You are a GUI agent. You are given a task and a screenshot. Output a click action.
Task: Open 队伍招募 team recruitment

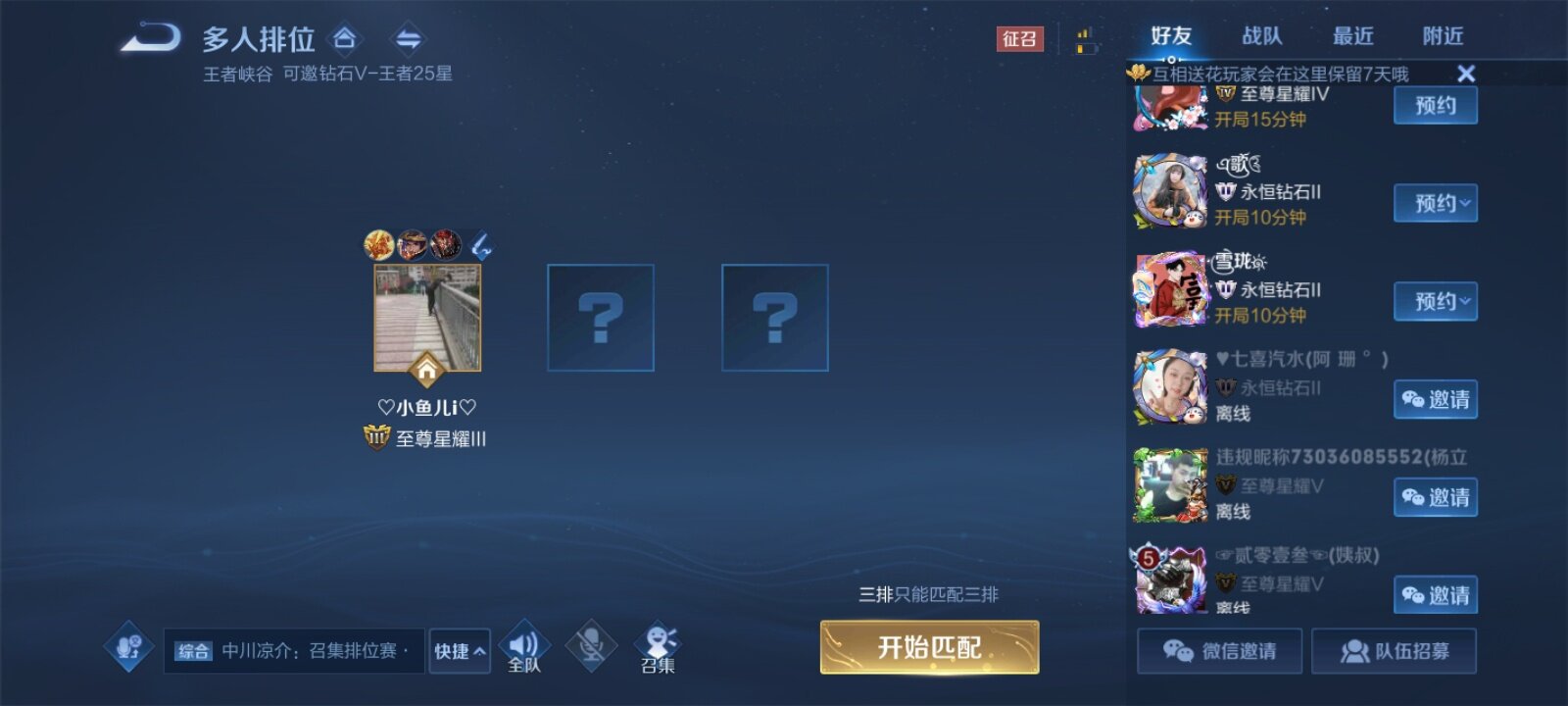point(1394,651)
